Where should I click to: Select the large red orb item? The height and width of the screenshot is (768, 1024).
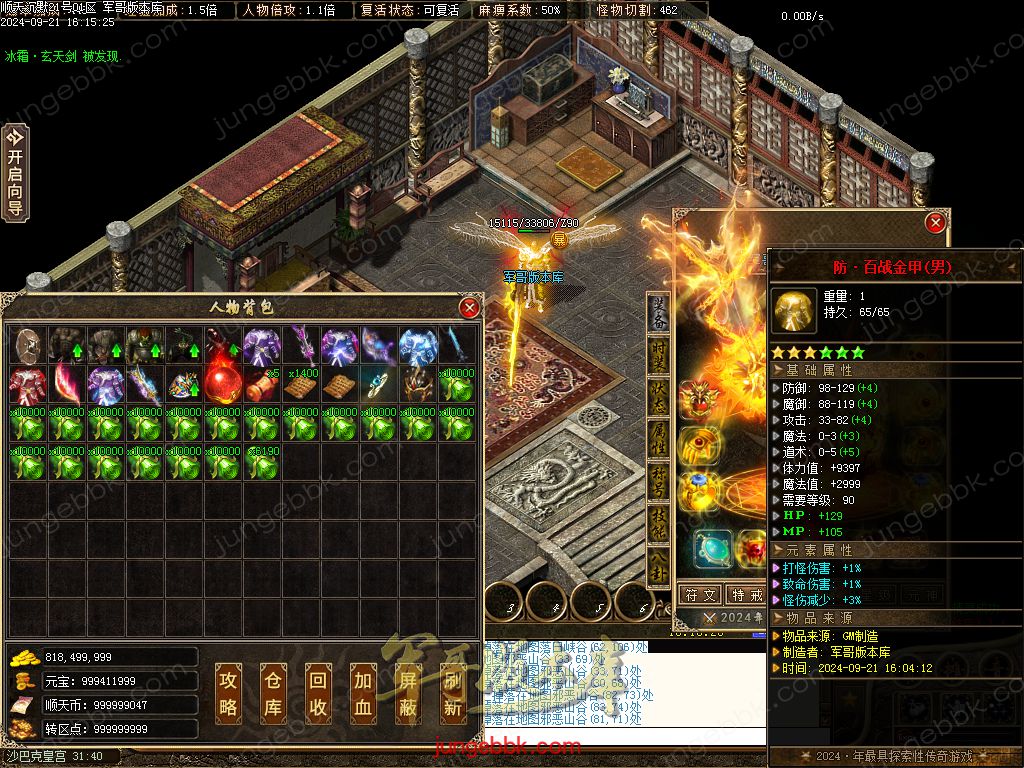point(221,384)
